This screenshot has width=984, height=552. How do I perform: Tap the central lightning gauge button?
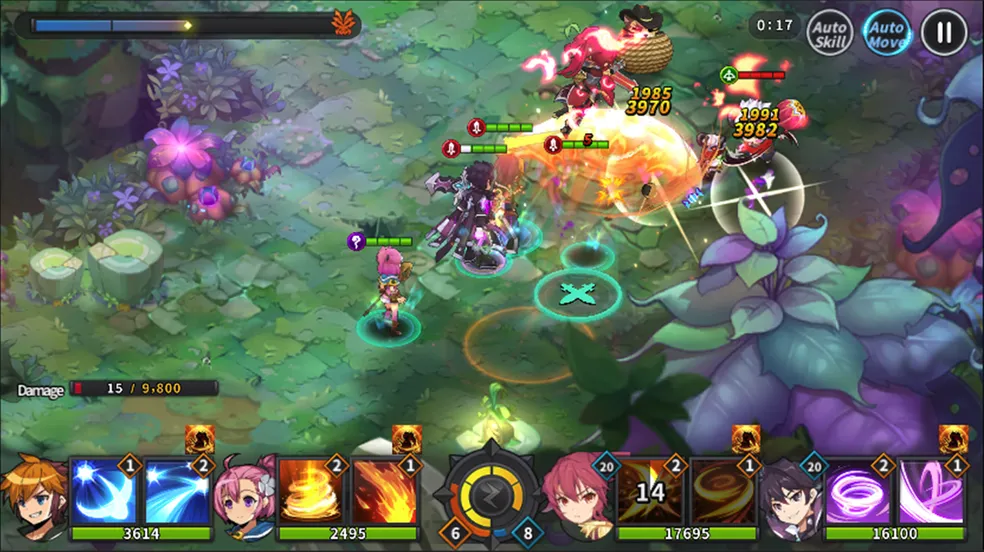tap(490, 491)
